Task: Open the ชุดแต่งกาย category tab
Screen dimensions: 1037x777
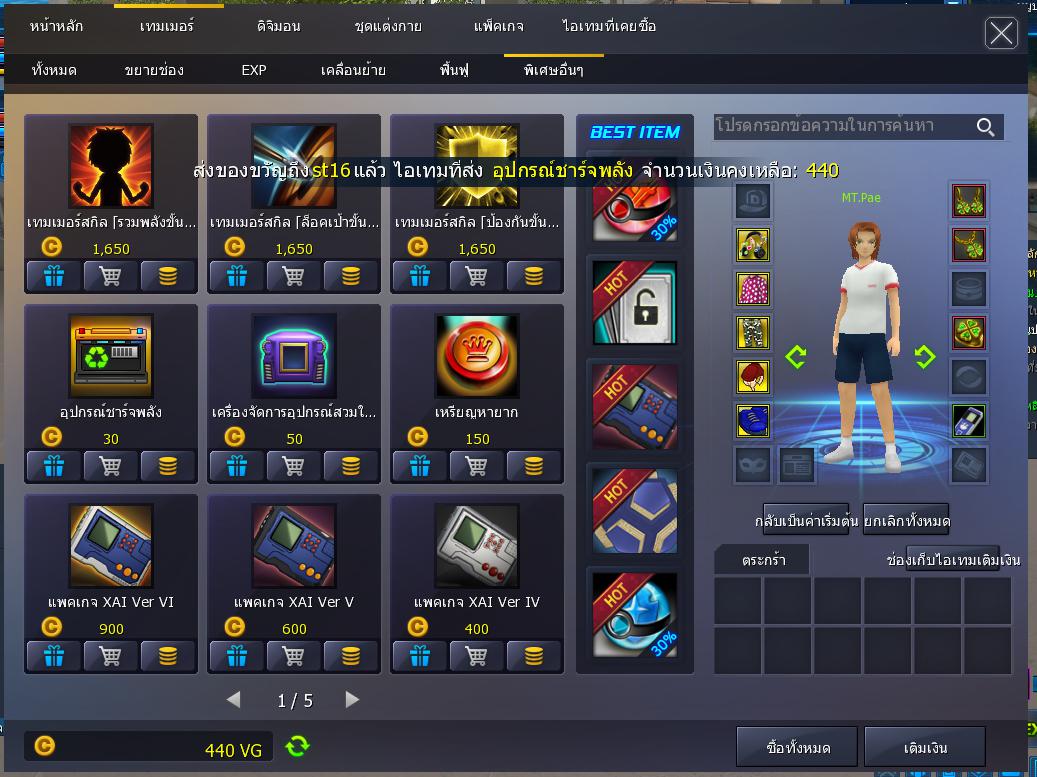Action: [x=388, y=26]
